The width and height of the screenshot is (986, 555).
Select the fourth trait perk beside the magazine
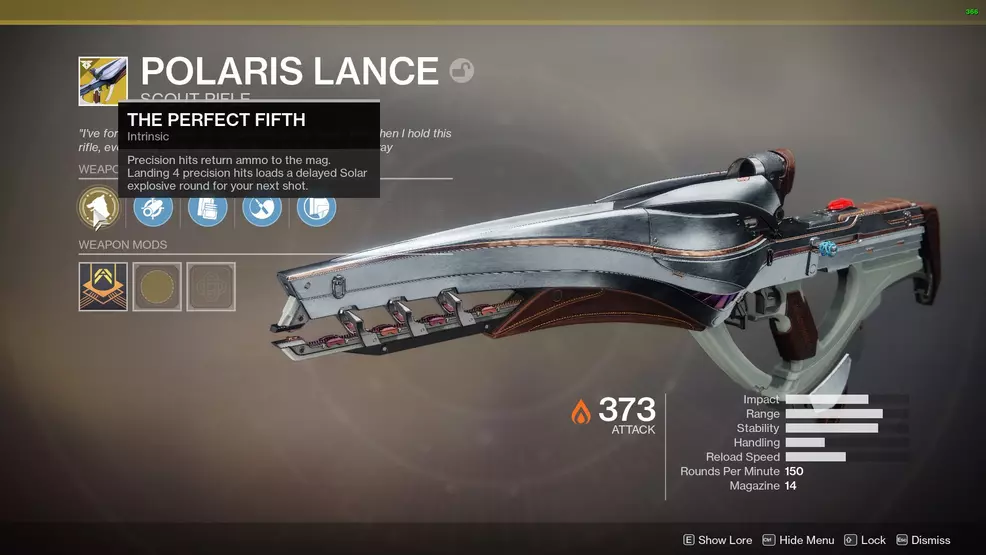[x=261, y=208]
